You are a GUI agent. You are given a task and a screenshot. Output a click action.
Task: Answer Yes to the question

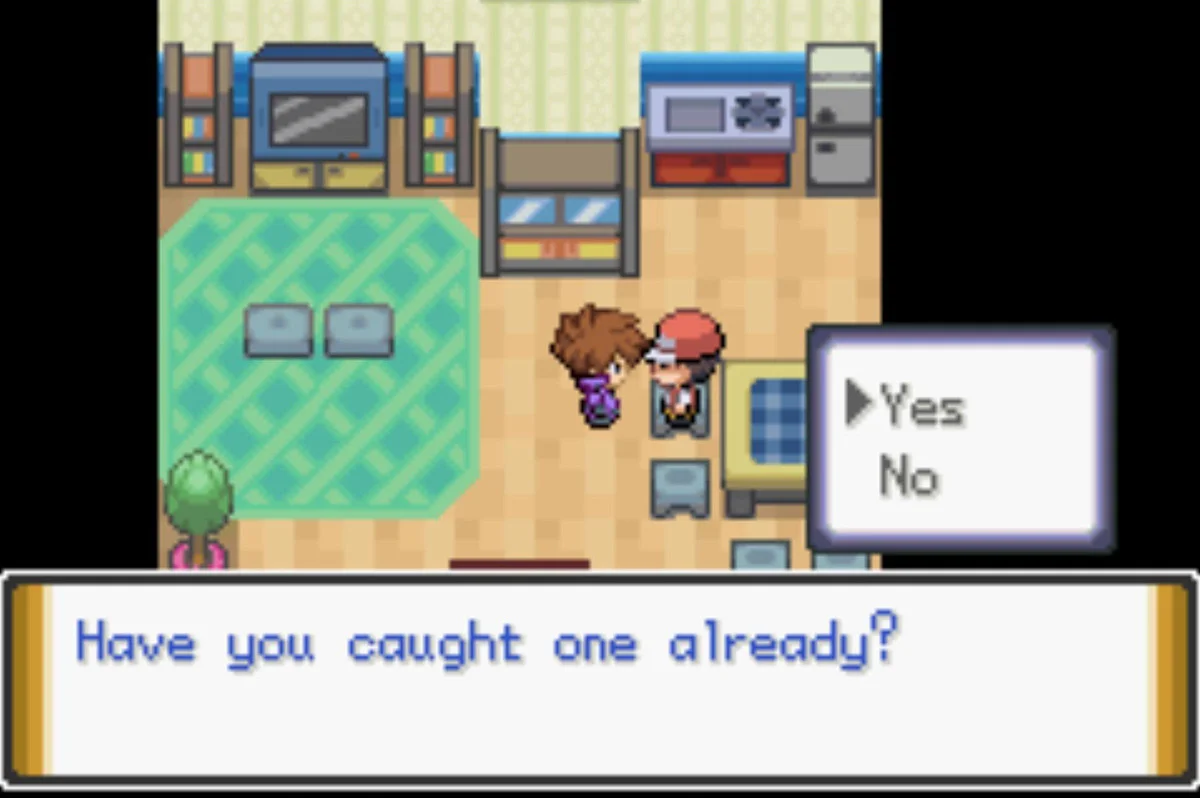[921, 407]
